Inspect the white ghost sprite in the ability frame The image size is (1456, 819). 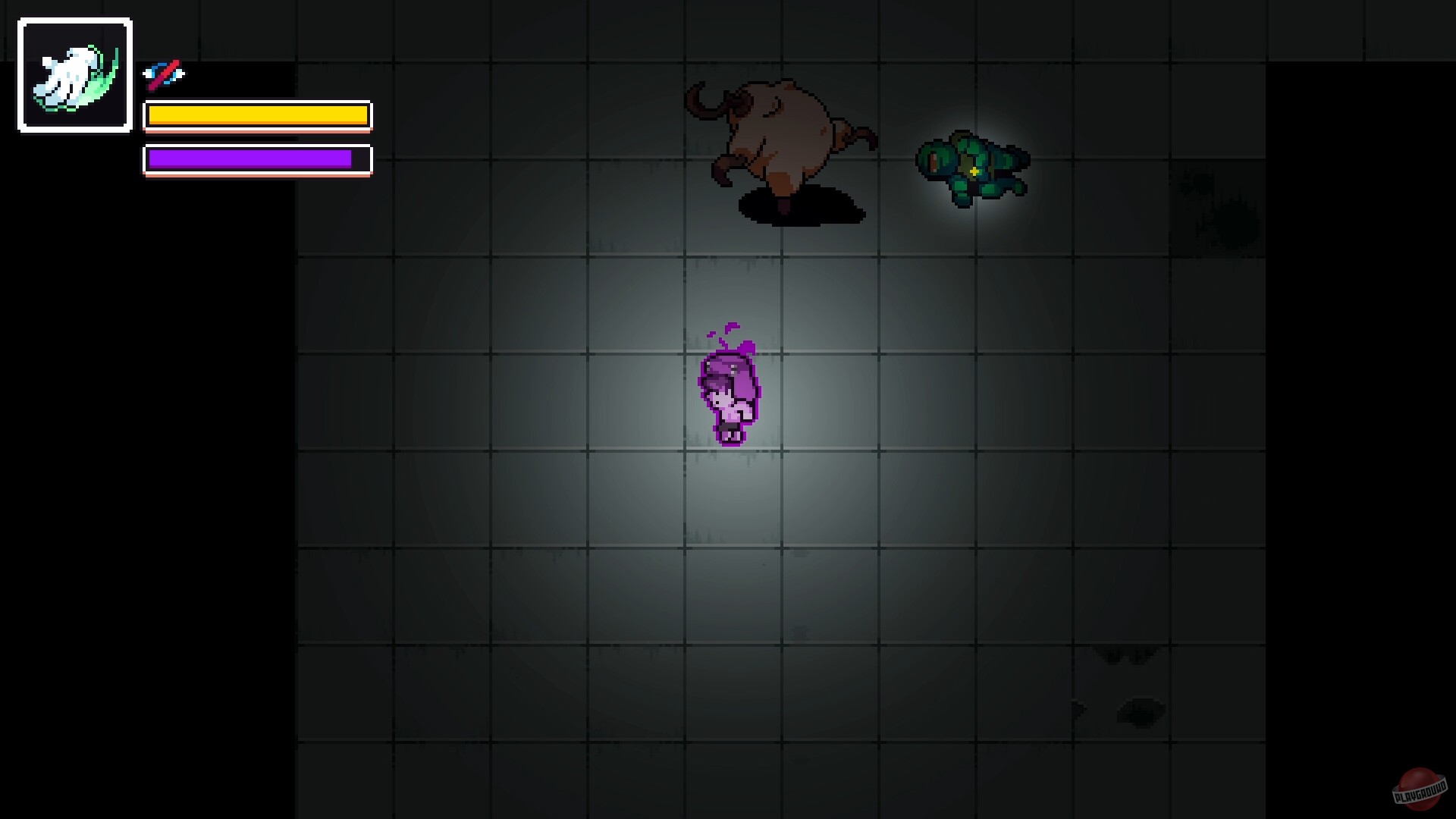point(68,72)
